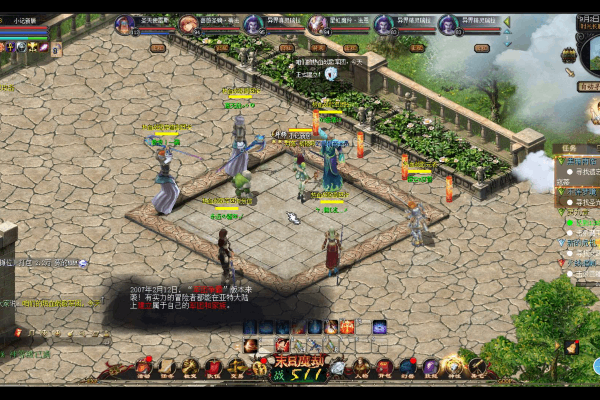Open the purple orb bottom bar menu
This screenshot has height=400, width=600.
(431, 368)
